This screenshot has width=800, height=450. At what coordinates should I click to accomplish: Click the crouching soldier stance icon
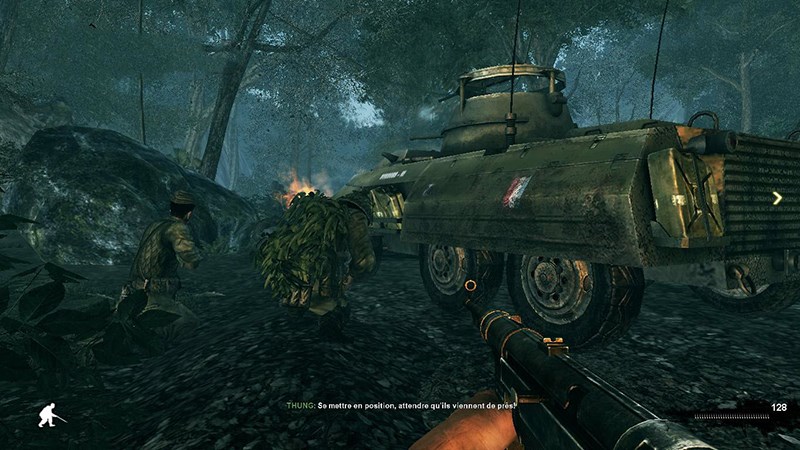click(x=49, y=414)
